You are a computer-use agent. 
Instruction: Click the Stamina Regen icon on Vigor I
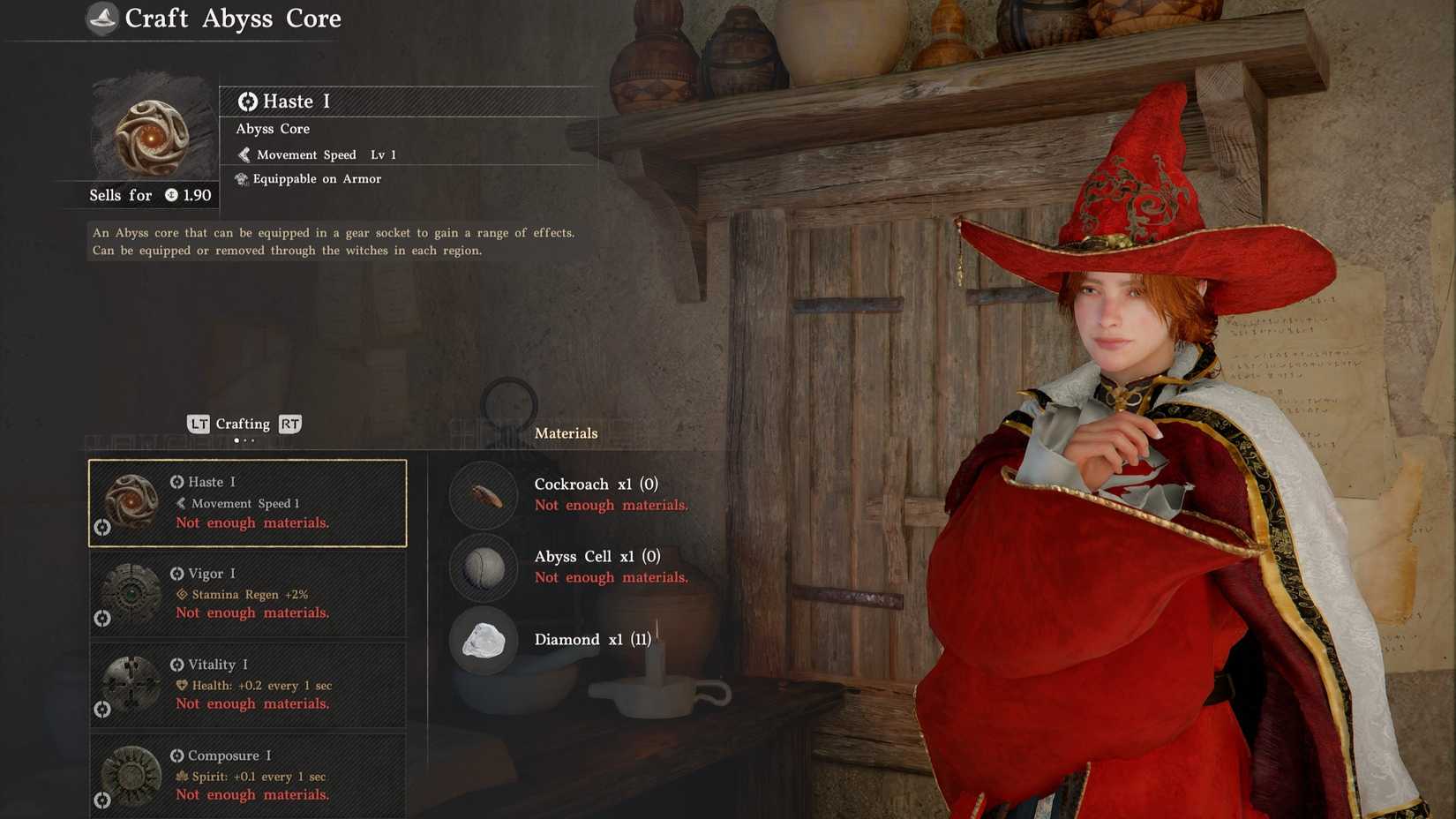[182, 595]
